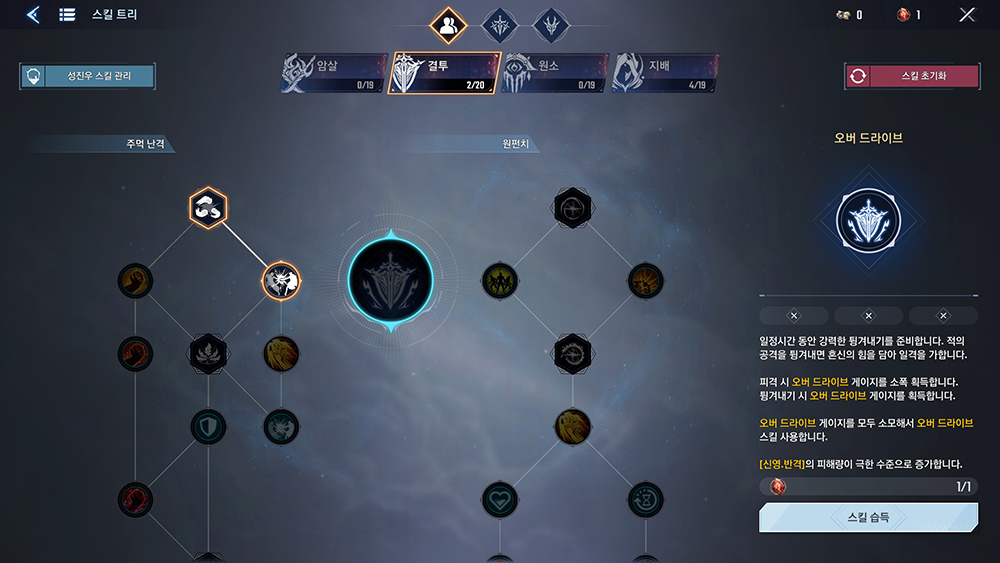Open the 지배 skill tab

pyautogui.click(x=664, y=74)
